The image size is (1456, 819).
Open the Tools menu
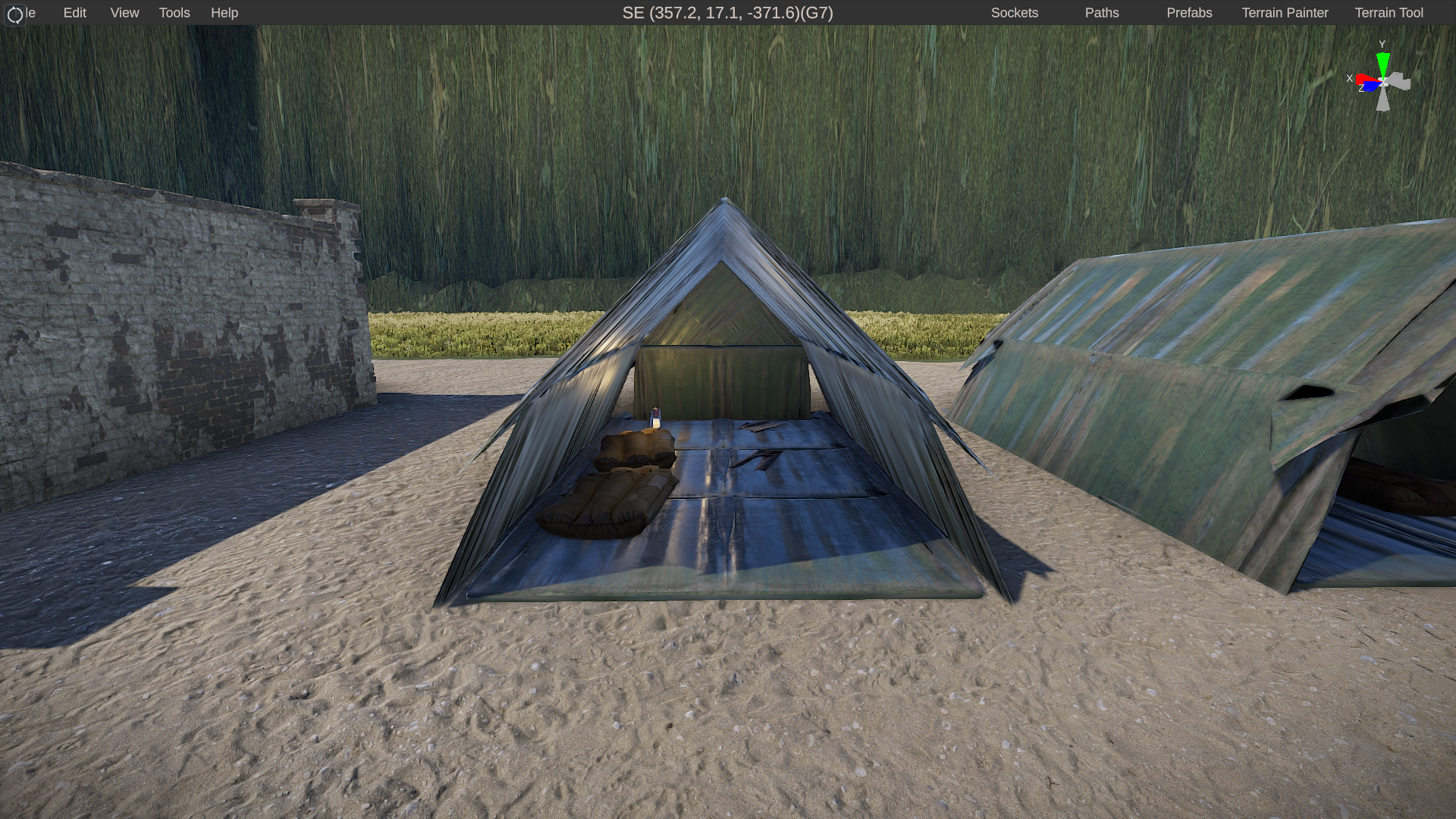pyautogui.click(x=174, y=13)
